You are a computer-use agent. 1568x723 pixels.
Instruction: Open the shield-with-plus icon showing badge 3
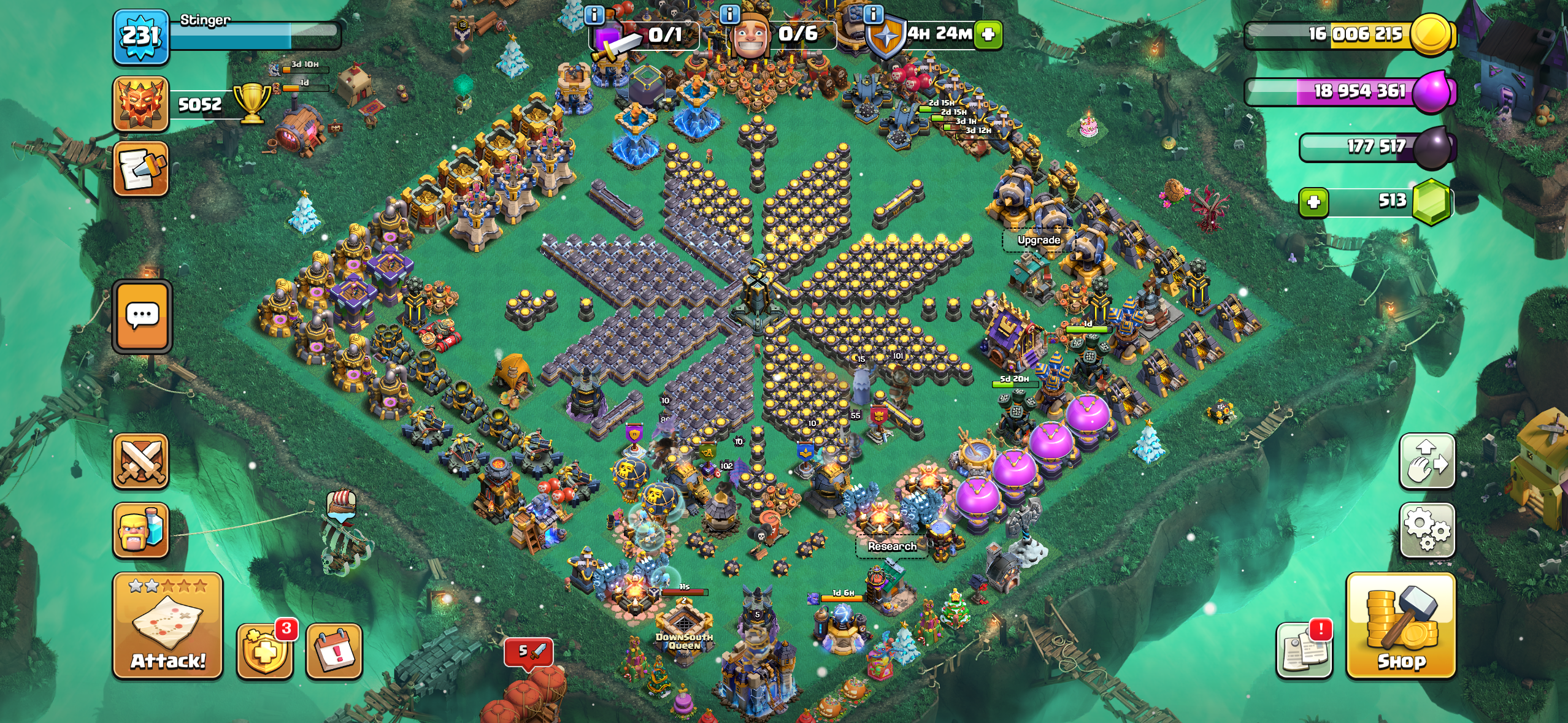[264, 651]
